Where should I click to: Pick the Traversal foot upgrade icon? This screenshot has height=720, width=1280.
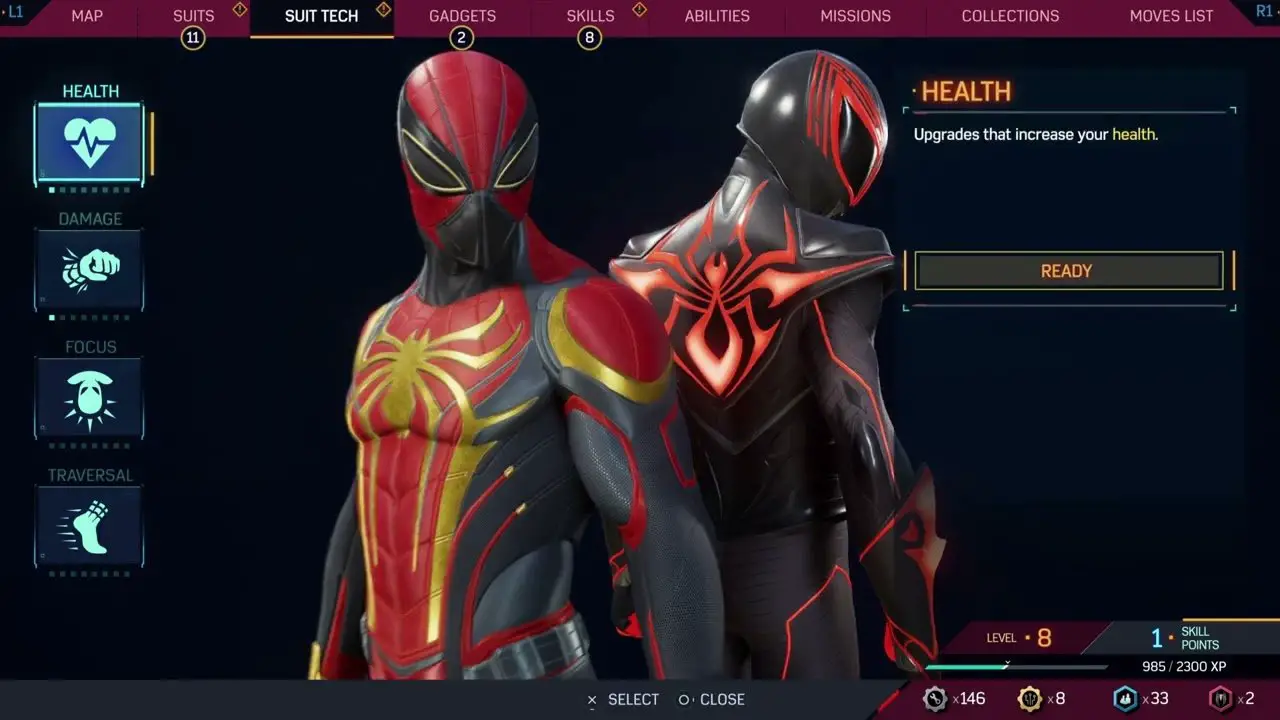[90, 526]
